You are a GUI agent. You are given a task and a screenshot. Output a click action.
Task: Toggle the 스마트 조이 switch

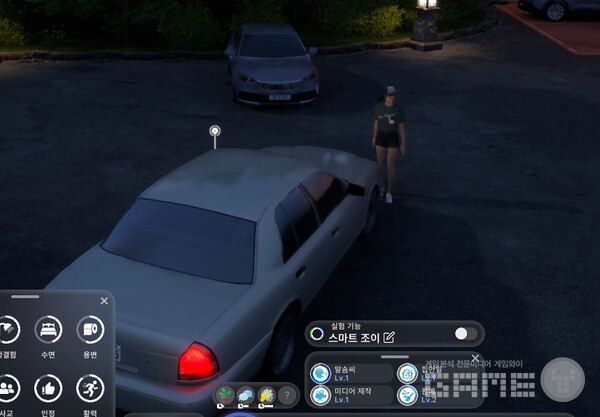click(465, 334)
